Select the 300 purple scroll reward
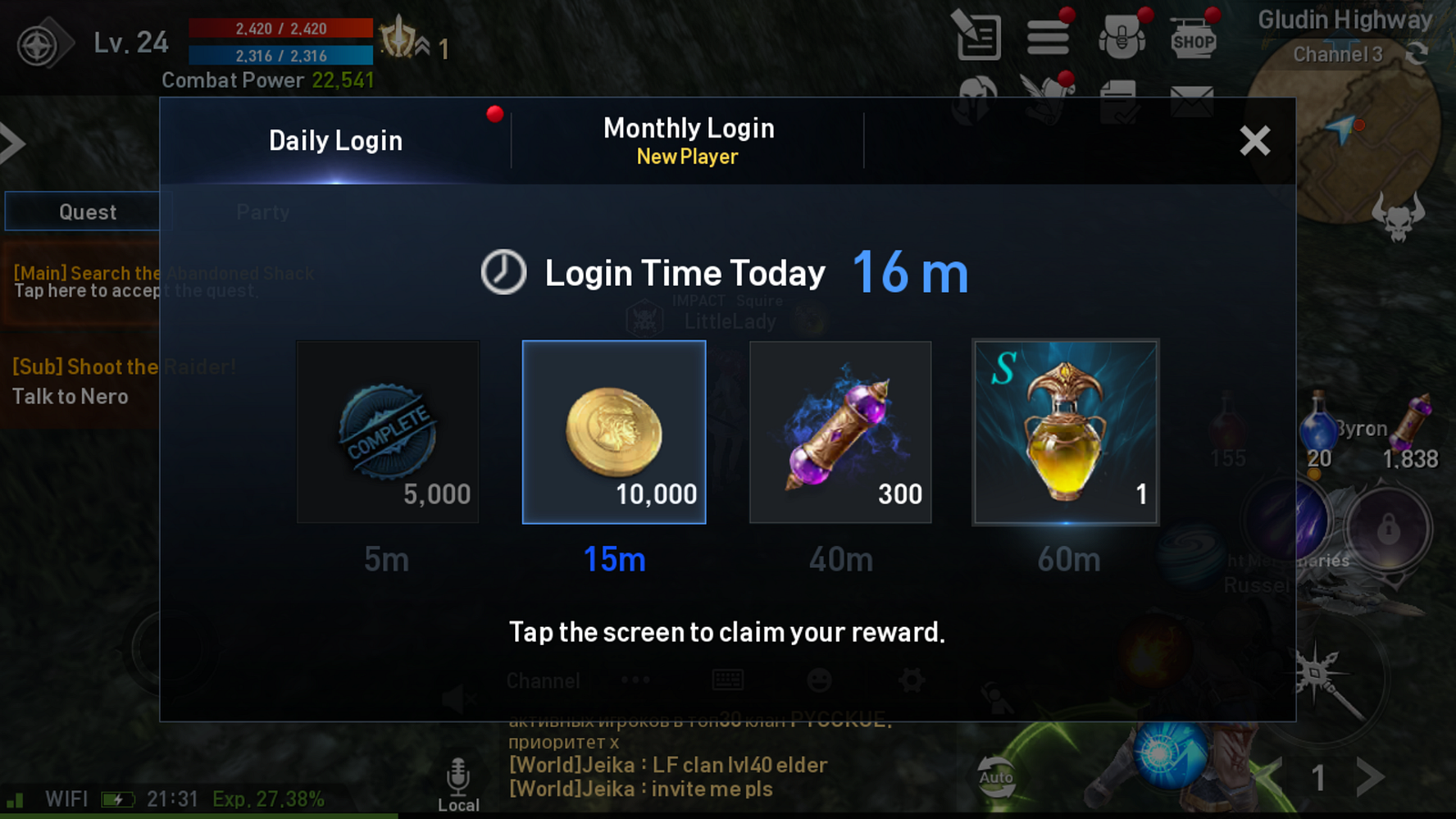Viewport: 1456px width, 819px height. pyautogui.click(x=840, y=432)
